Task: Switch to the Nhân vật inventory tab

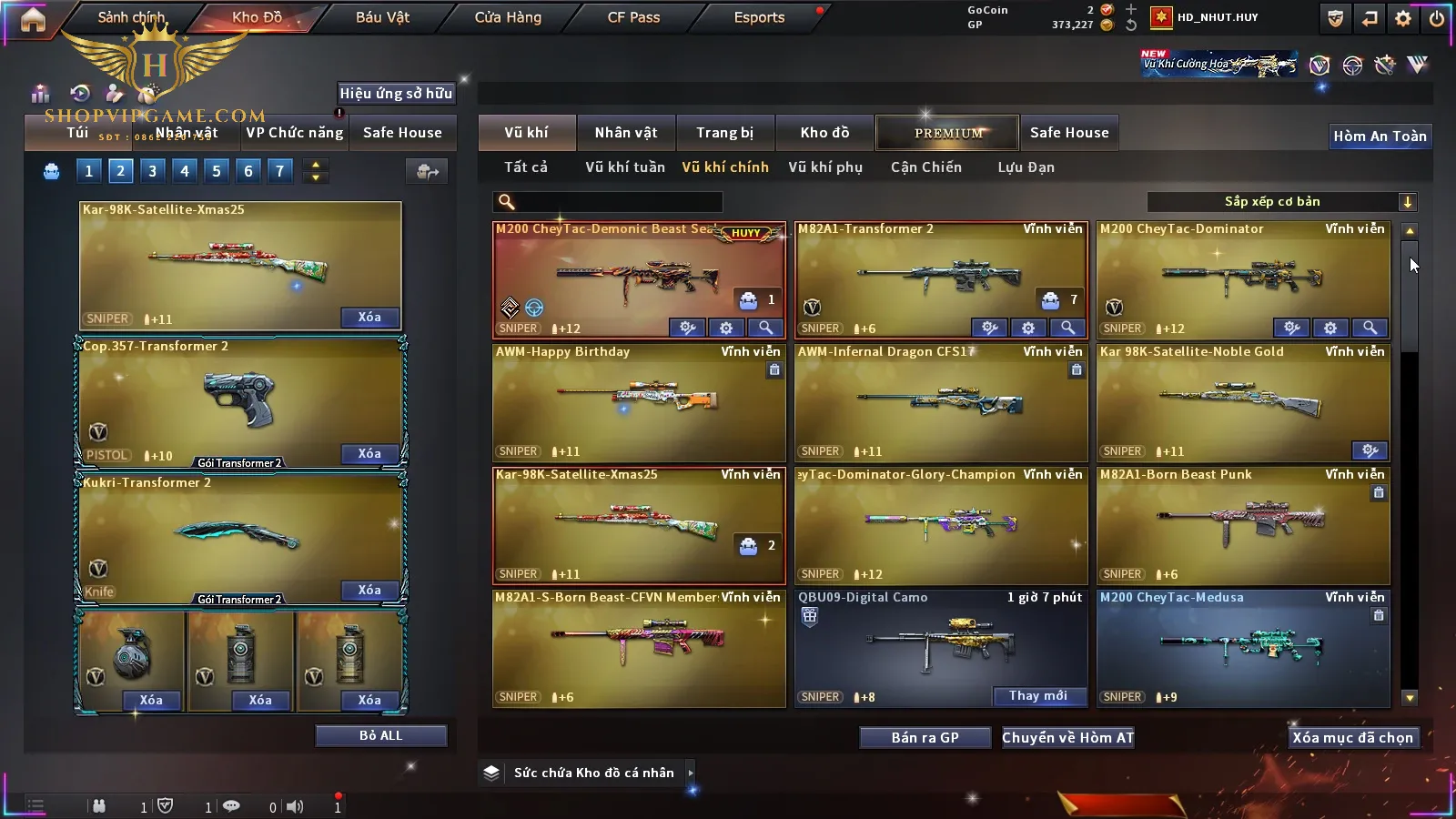Action: (x=625, y=133)
